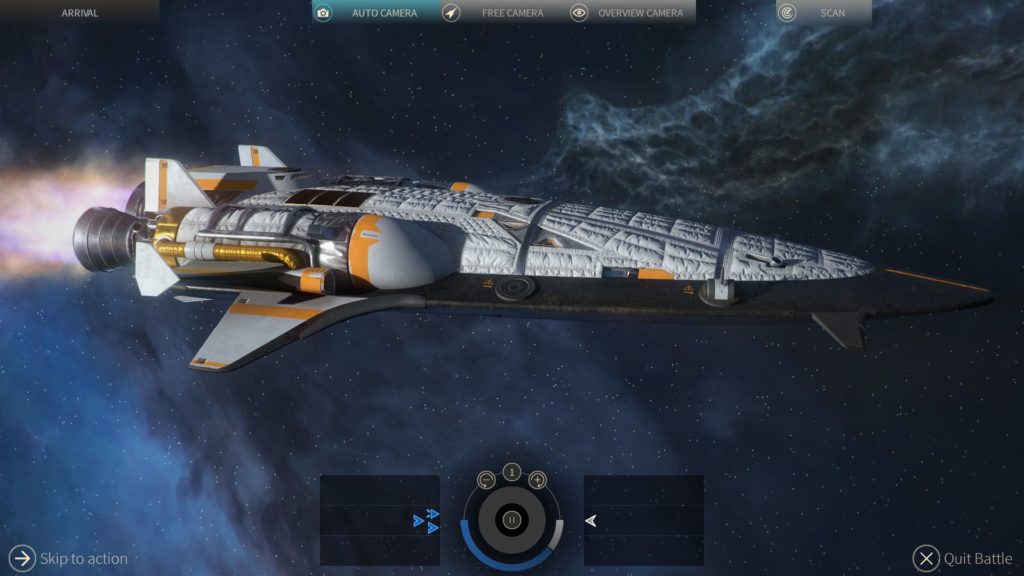Pause the battle playback
Image resolution: width=1024 pixels, height=576 pixels.
(x=512, y=519)
